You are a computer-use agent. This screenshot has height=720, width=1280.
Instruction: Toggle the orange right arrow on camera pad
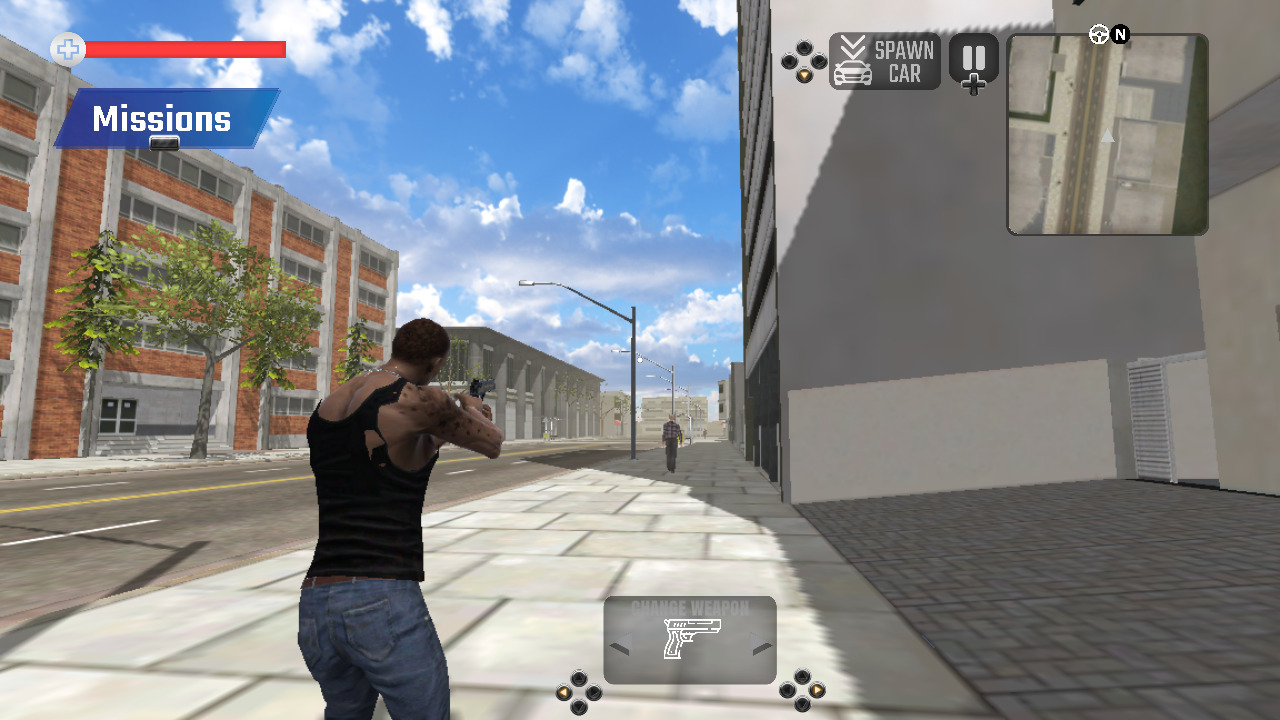tap(817, 690)
